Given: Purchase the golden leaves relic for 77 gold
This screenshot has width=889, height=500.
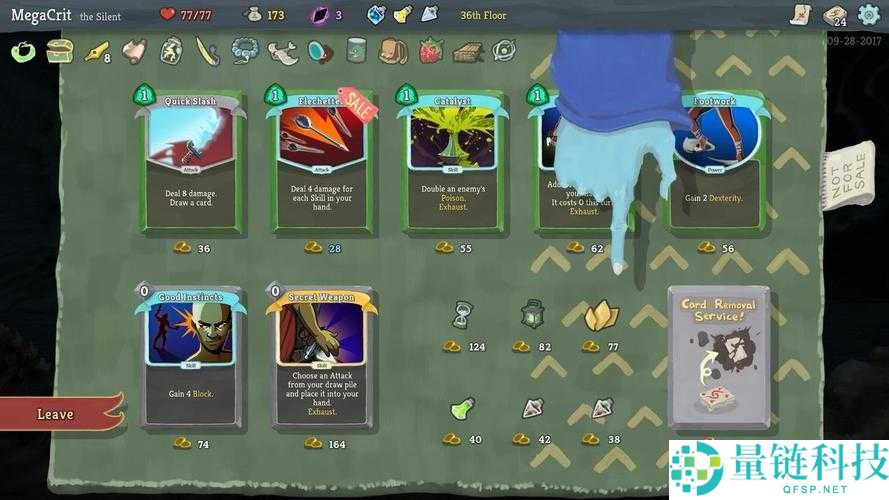Looking at the screenshot, I should [600, 316].
